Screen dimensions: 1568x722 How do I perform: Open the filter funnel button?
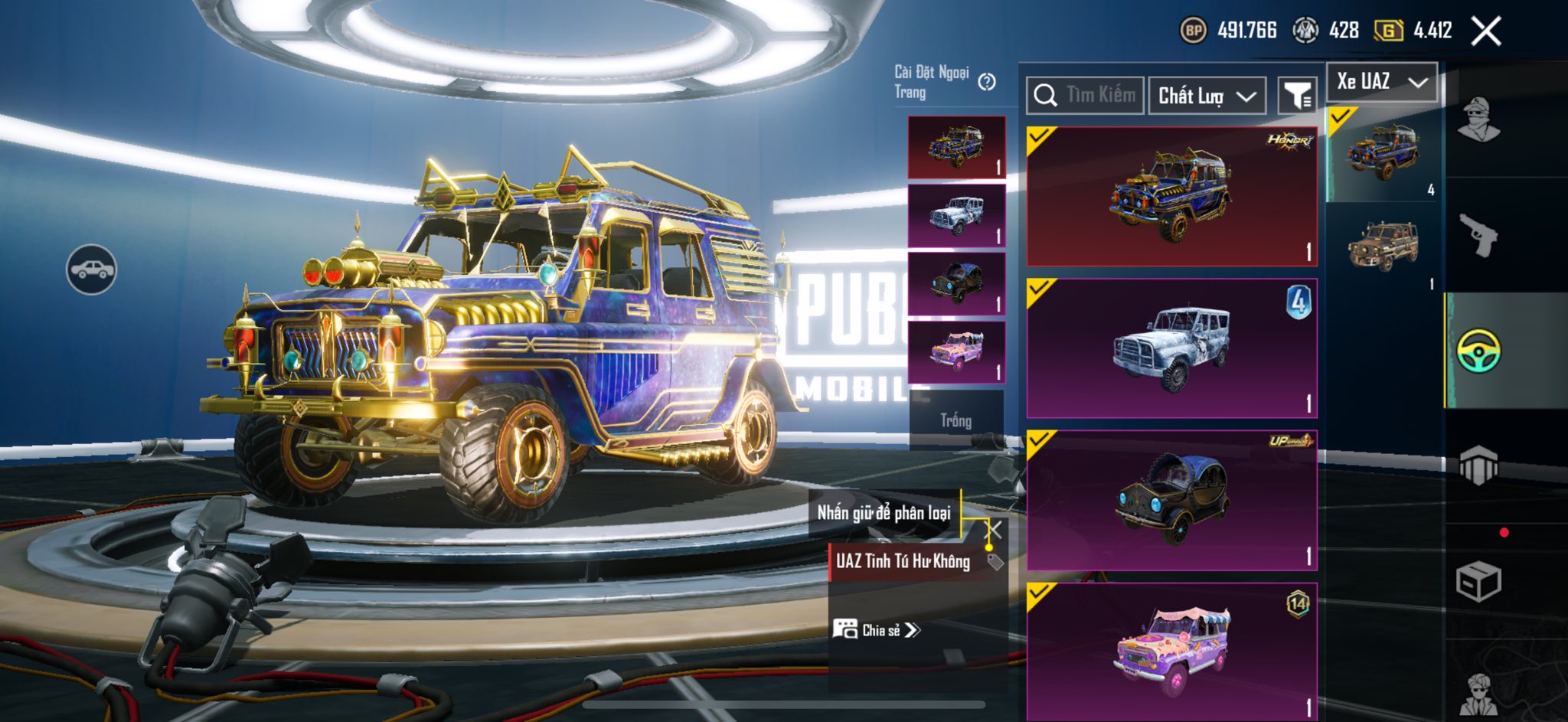coord(1298,96)
